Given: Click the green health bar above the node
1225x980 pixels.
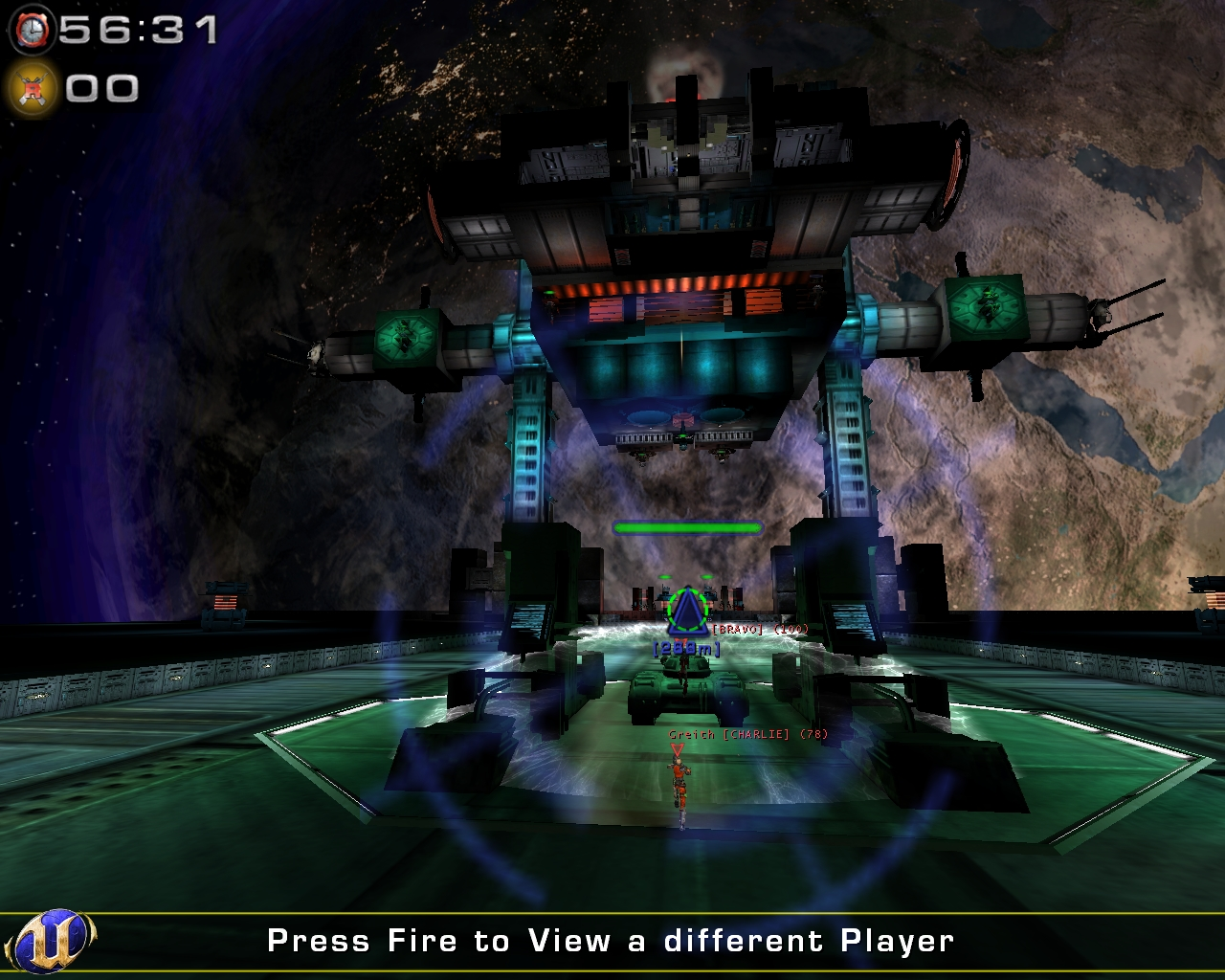Looking at the screenshot, I should tap(687, 527).
